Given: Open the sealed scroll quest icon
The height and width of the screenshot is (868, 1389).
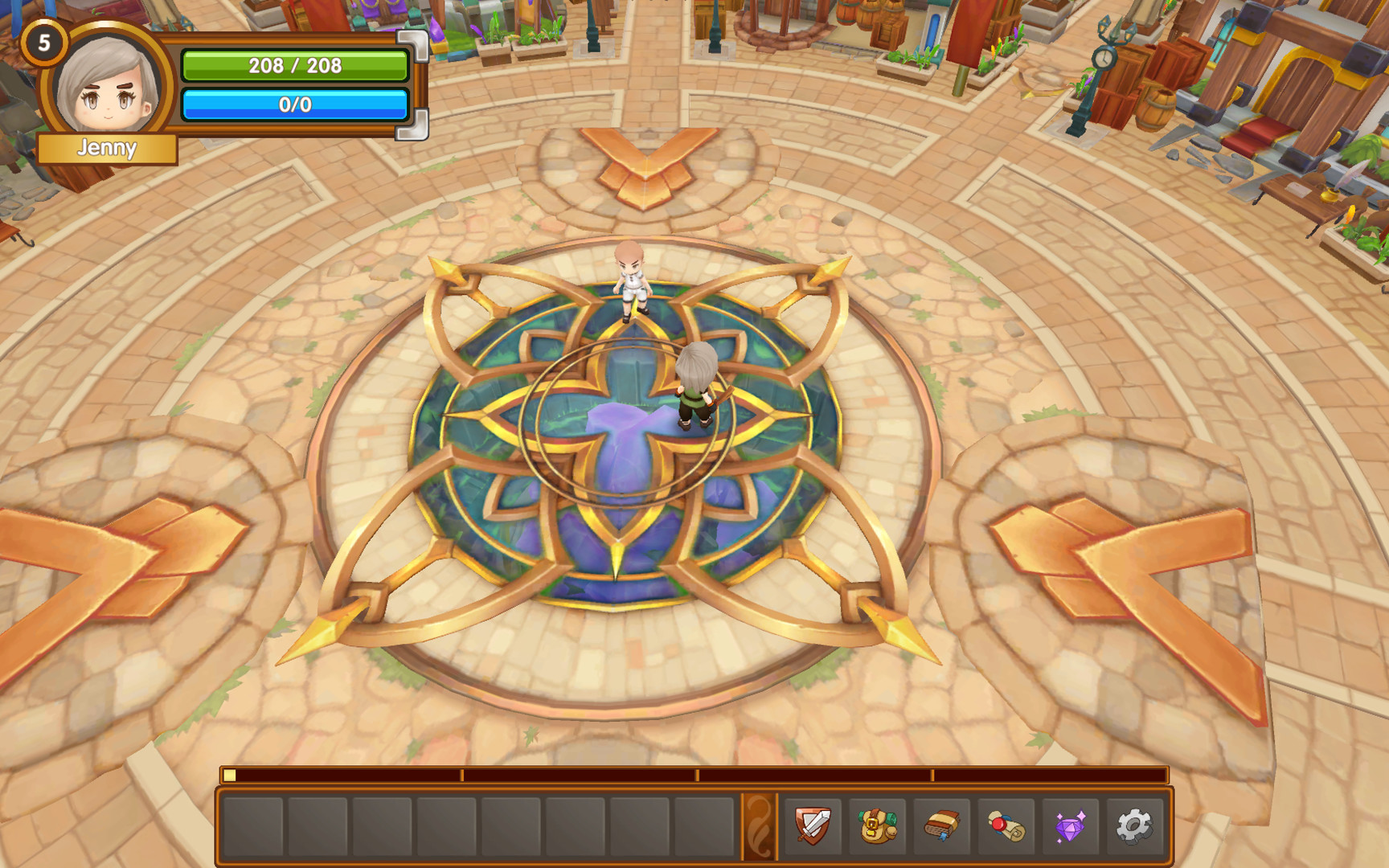Looking at the screenshot, I should point(1006,825).
